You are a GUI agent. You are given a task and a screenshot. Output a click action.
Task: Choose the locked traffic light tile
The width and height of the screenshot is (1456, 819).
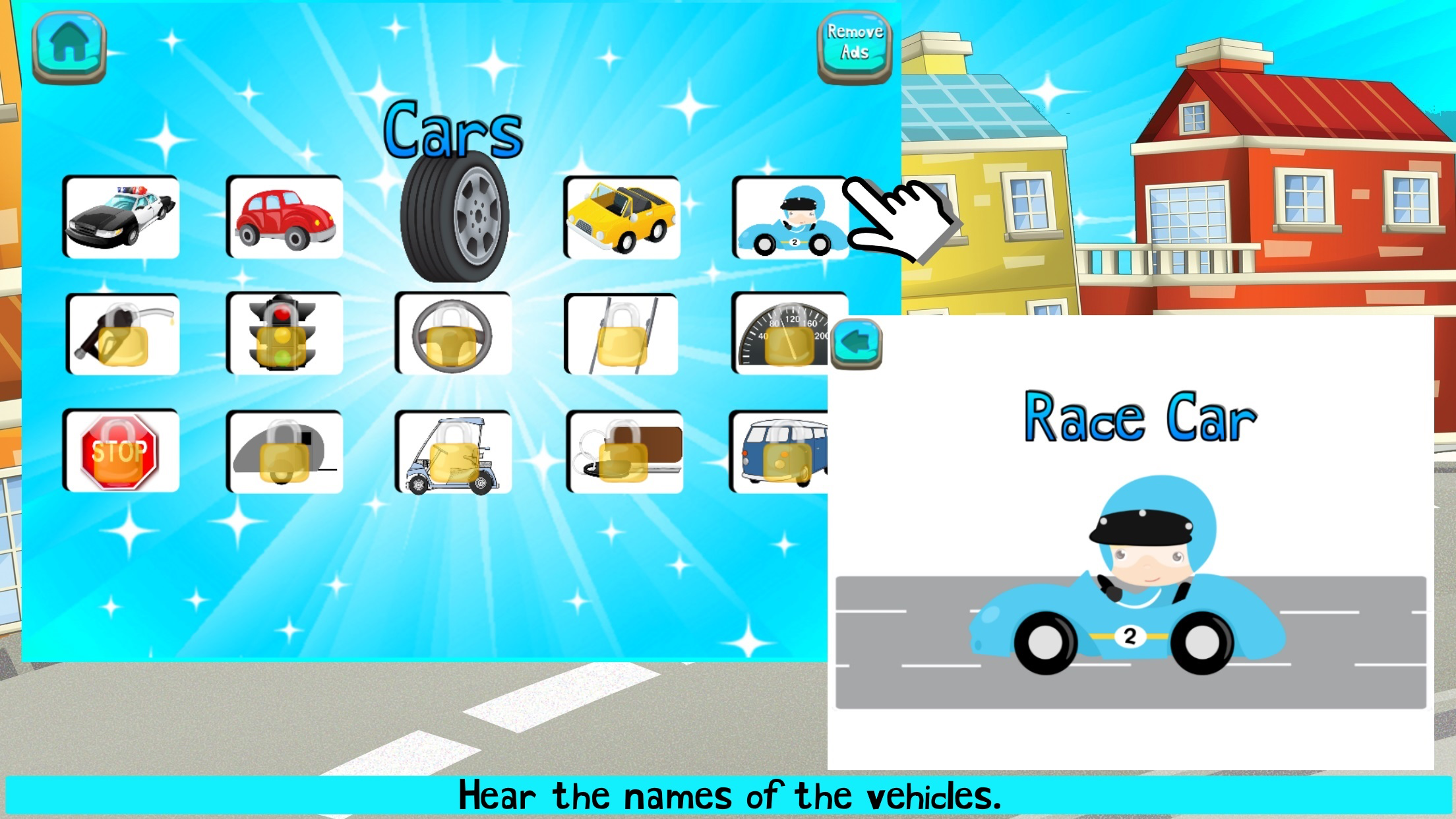pyautogui.click(x=285, y=334)
